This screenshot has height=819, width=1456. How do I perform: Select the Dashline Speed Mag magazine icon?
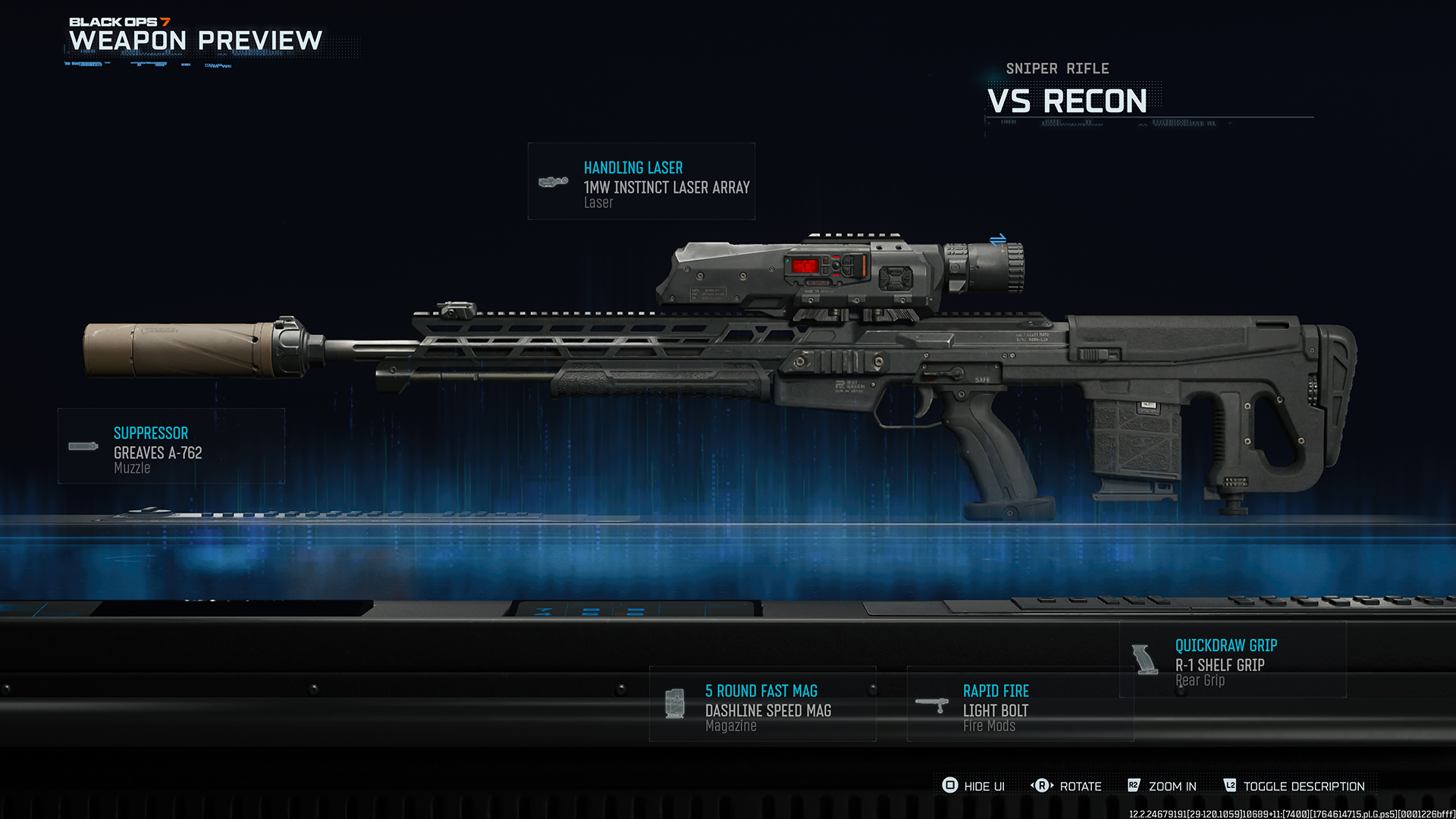click(675, 703)
